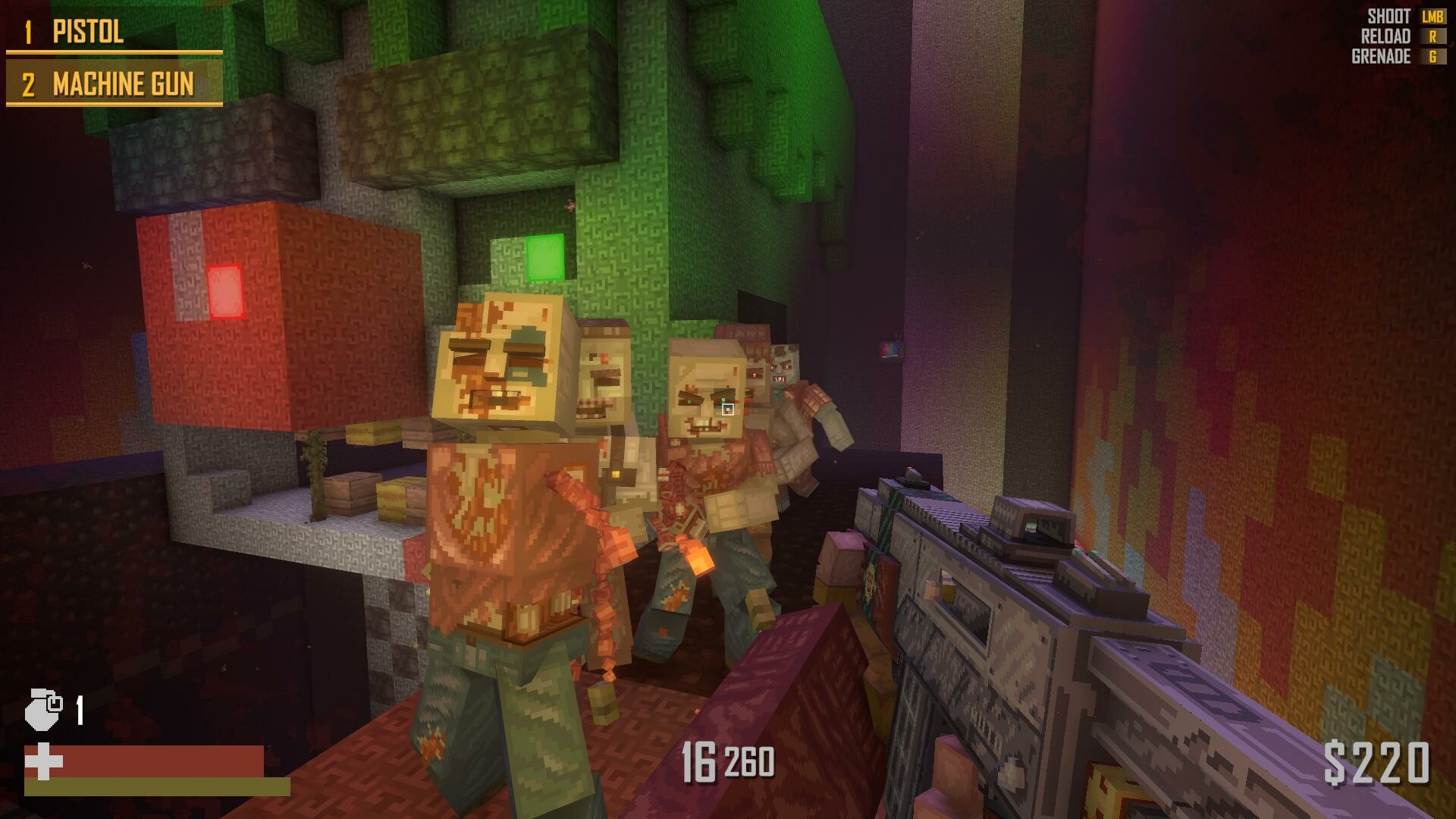Toggle the GRENADE control binding

coord(1380,56)
